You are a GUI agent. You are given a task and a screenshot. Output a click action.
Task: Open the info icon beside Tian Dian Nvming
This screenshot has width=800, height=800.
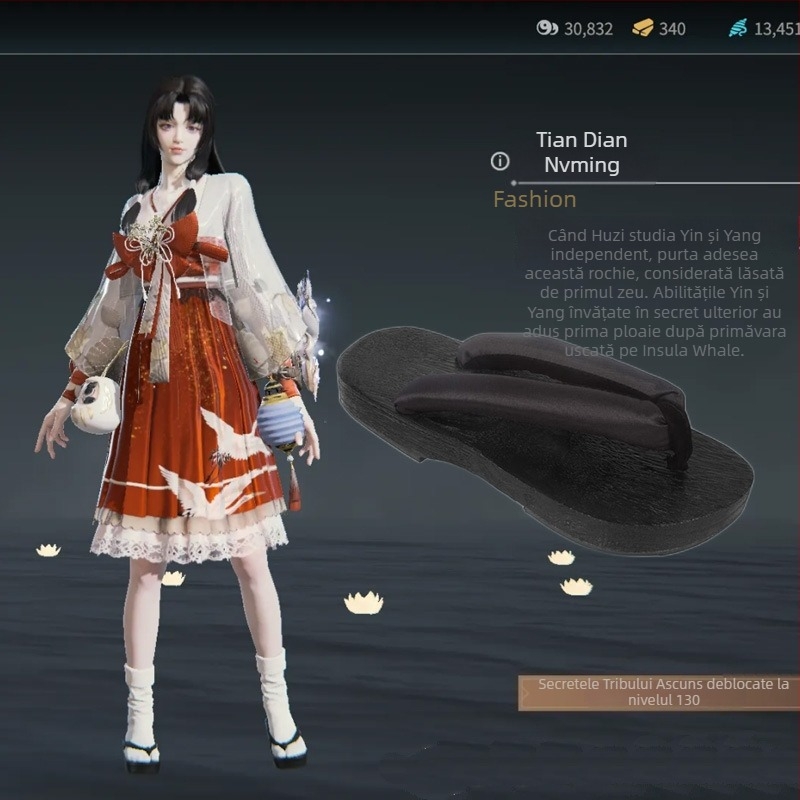pos(500,161)
